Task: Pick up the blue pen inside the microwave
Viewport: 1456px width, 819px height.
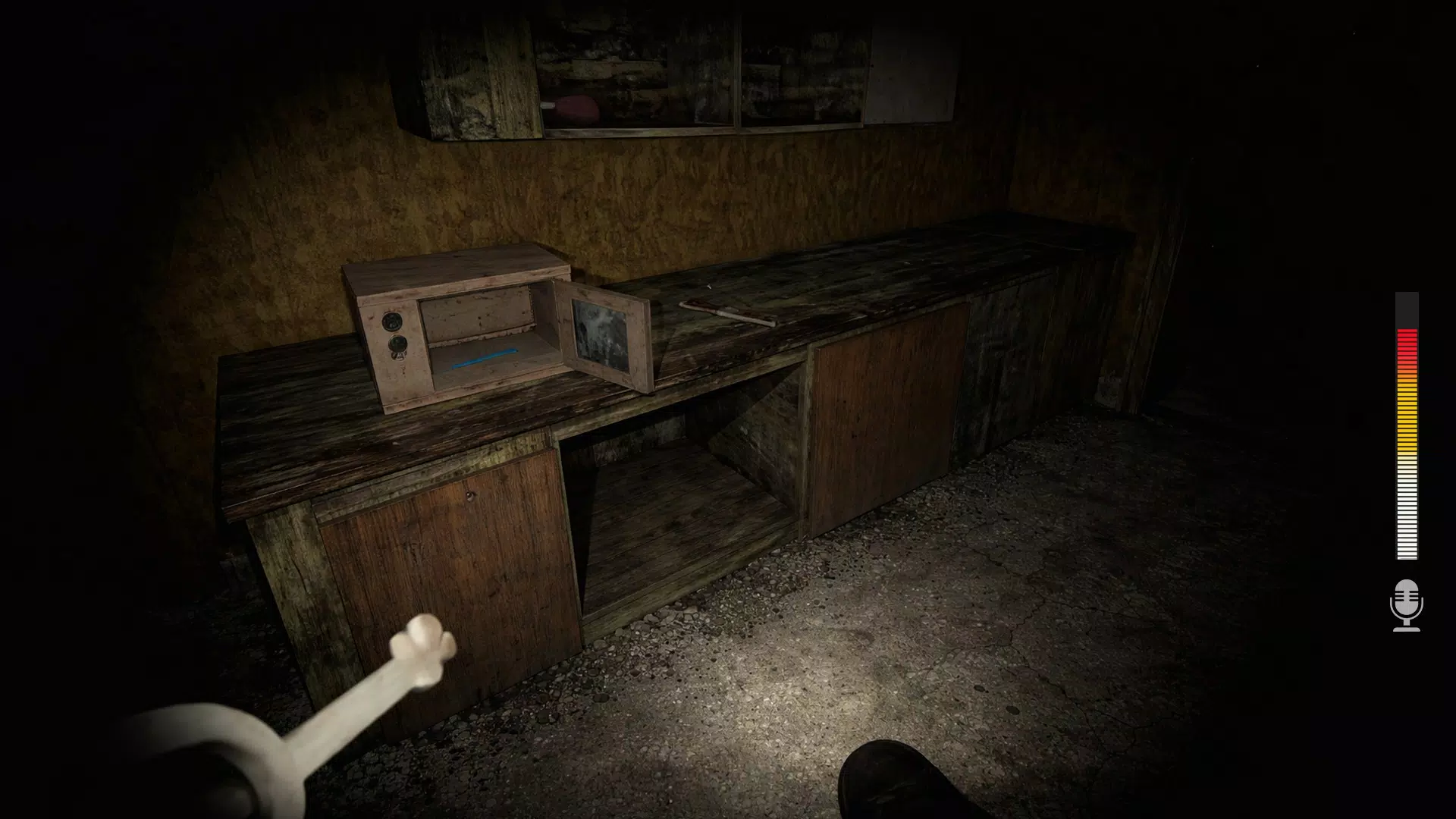Action: click(484, 359)
